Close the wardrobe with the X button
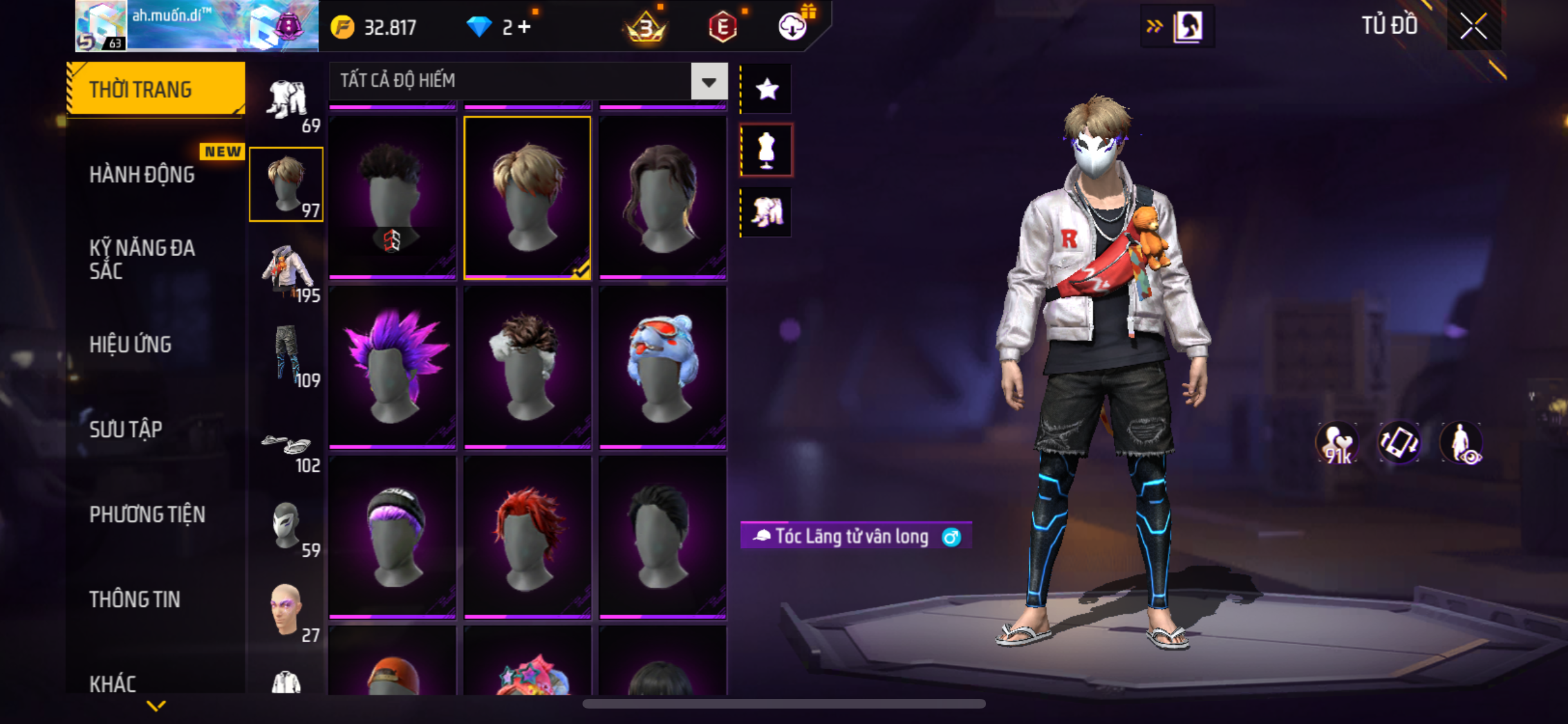The image size is (1568, 724). pyautogui.click(x=1473, y=26)
